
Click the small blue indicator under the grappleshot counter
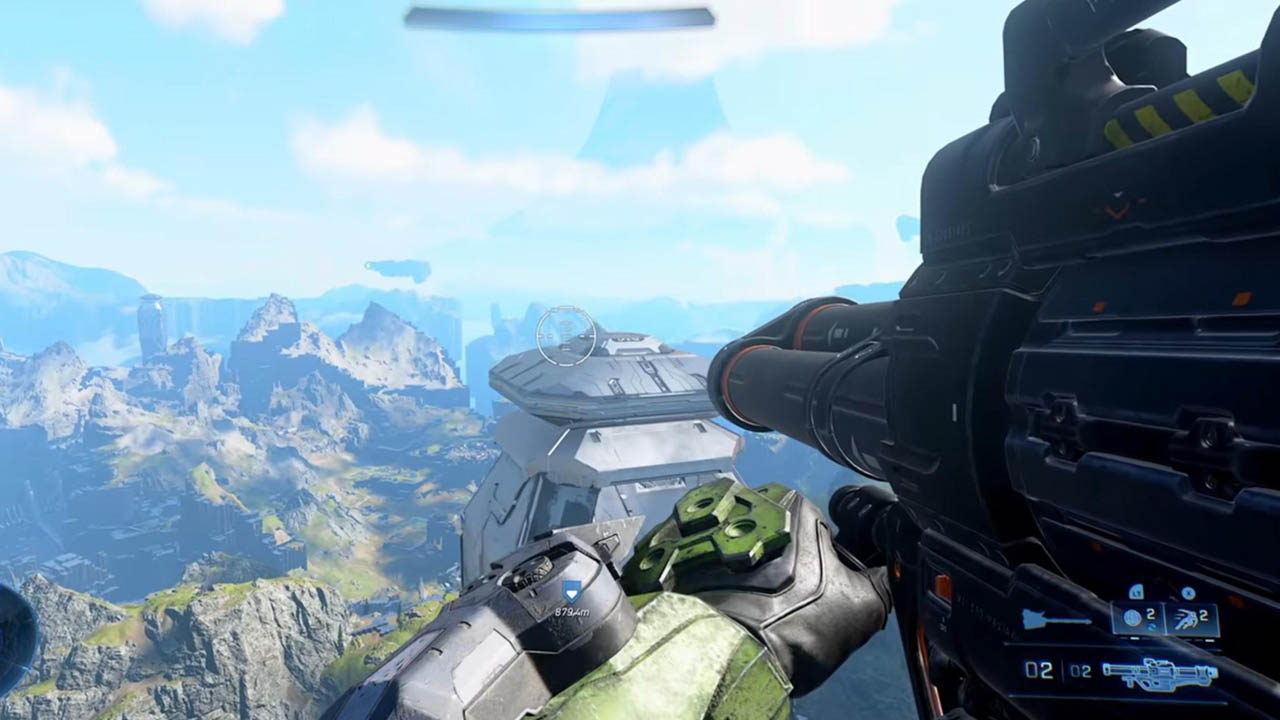pos(1153,627)
